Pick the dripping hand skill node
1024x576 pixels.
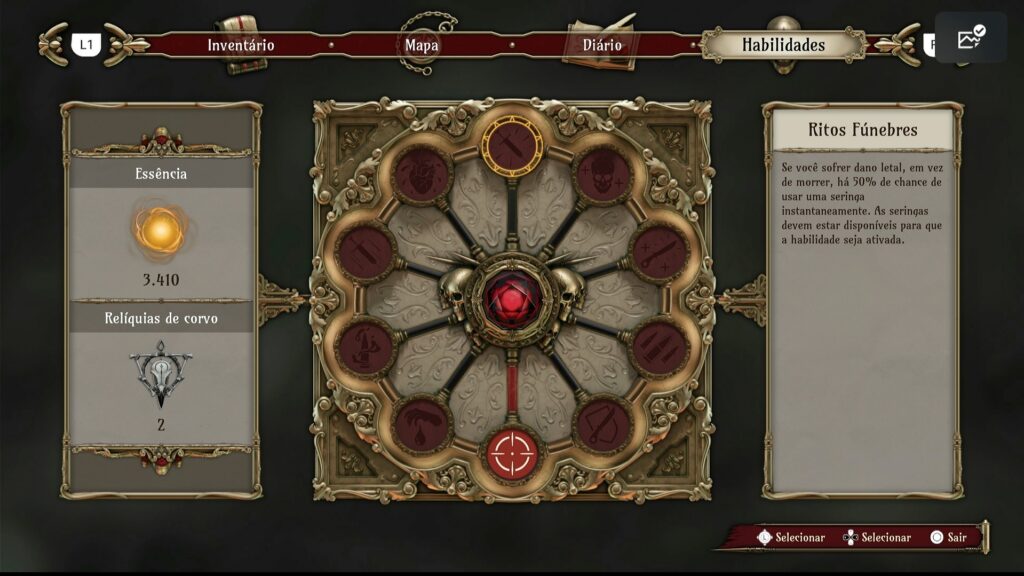pyautogui.click(x=422, y=425)
